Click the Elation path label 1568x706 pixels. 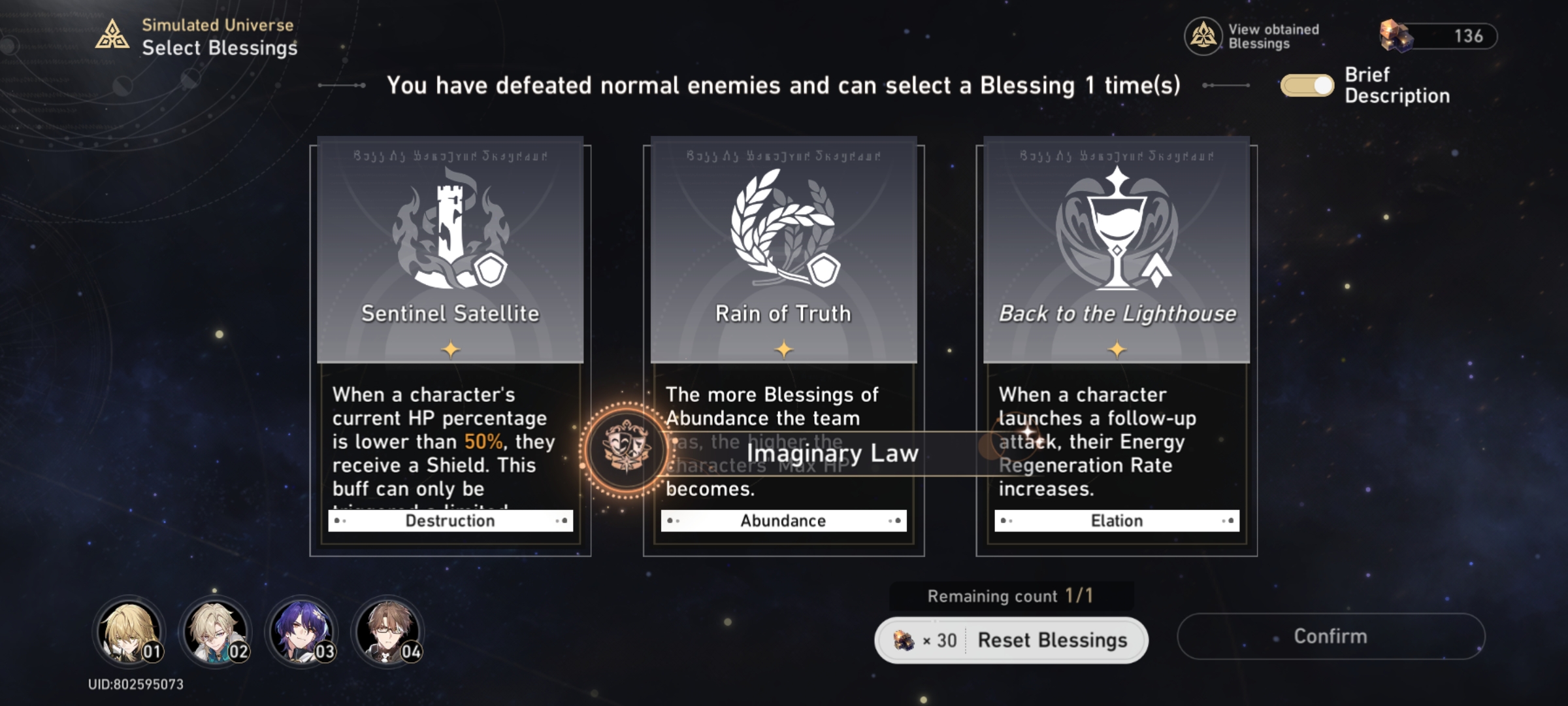pyautogui.click(x=1117, y=520)
